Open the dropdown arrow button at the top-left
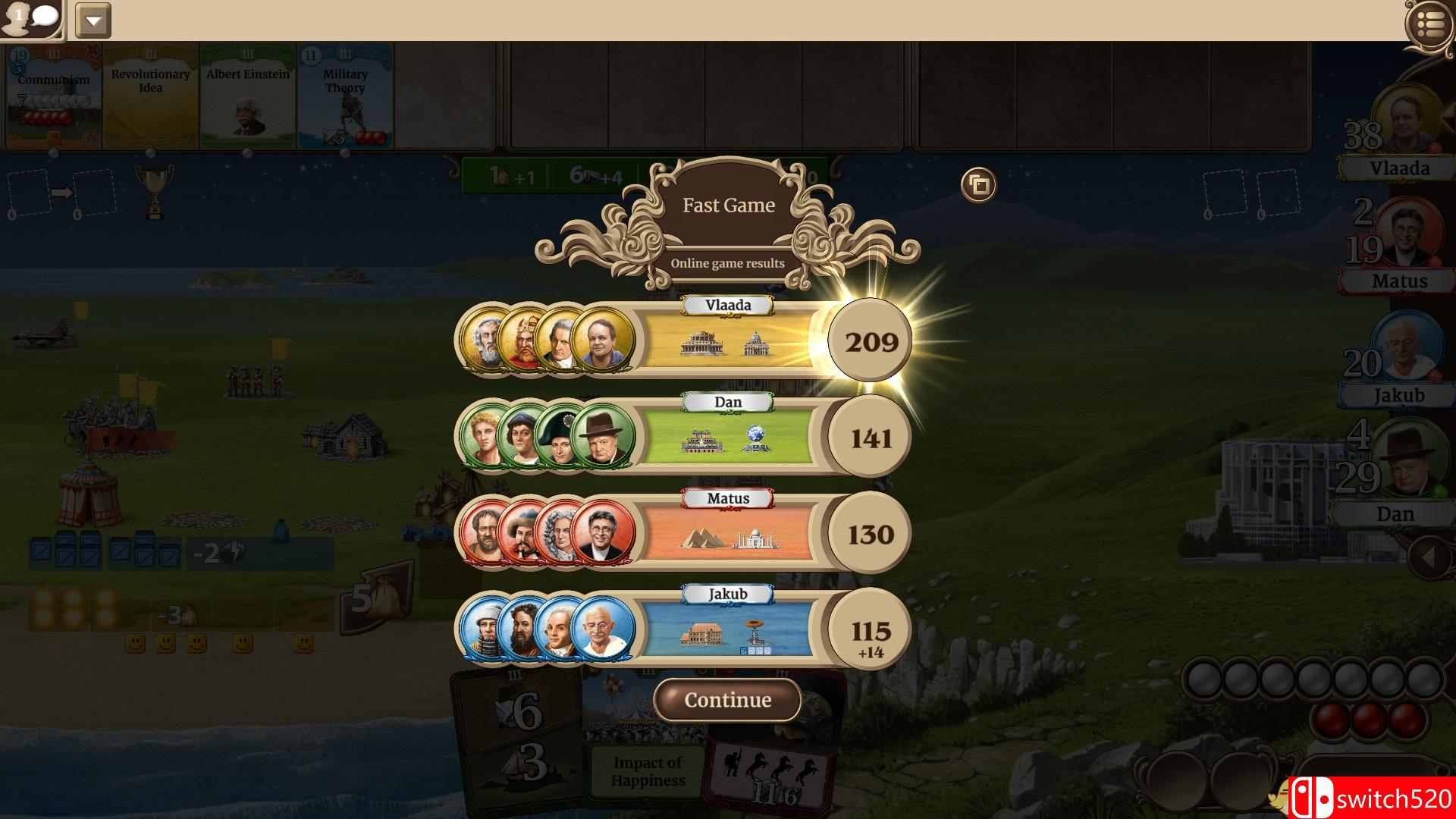Screen dimensions: 1456x819 point(93,20)
